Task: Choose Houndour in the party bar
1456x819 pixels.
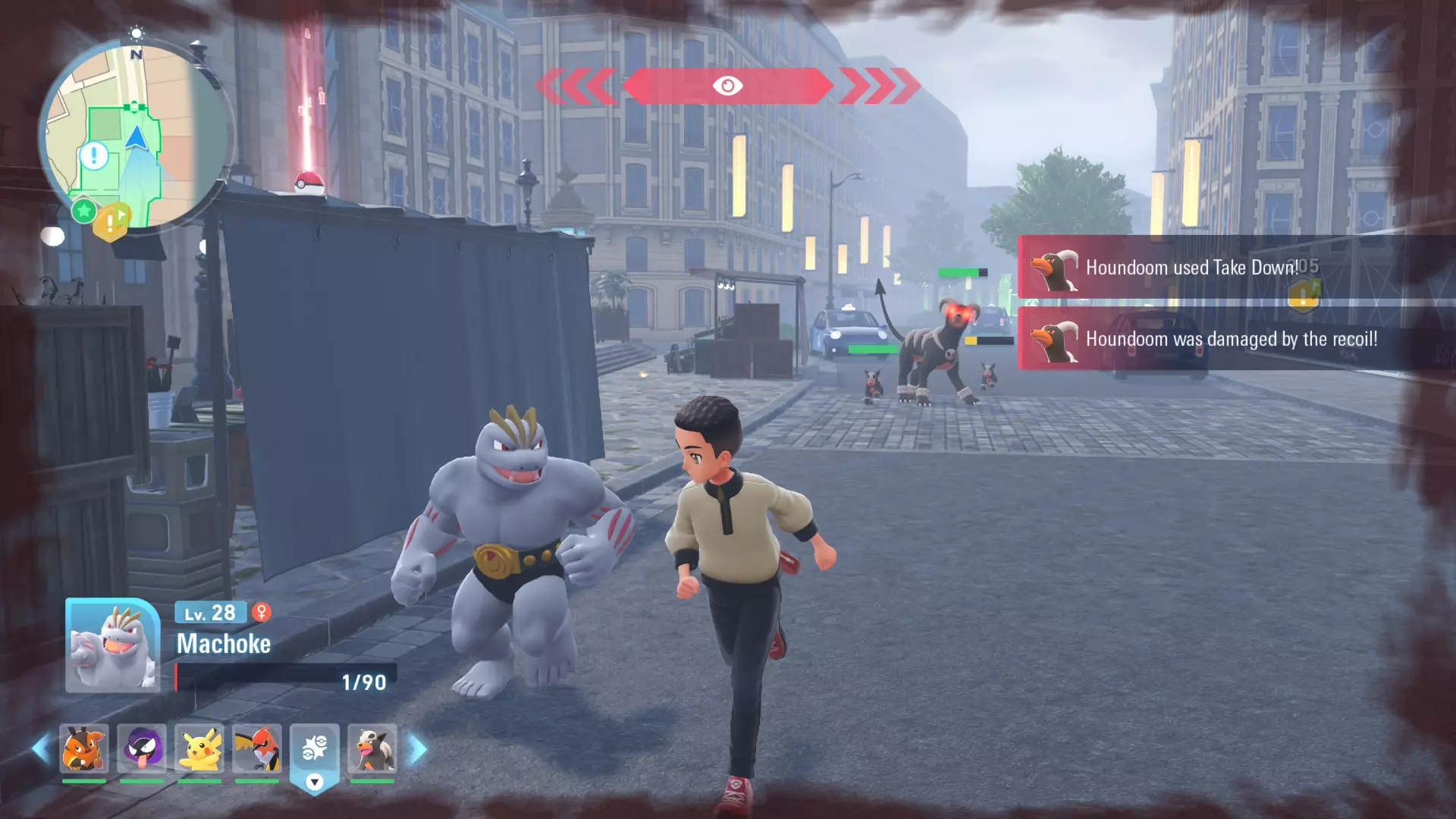Action: [372, 749]
